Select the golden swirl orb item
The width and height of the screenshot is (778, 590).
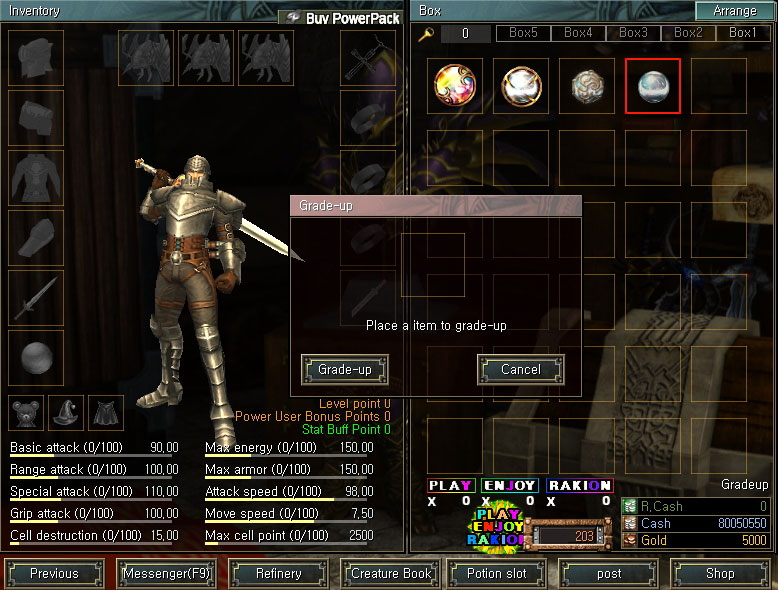(455, 86)
